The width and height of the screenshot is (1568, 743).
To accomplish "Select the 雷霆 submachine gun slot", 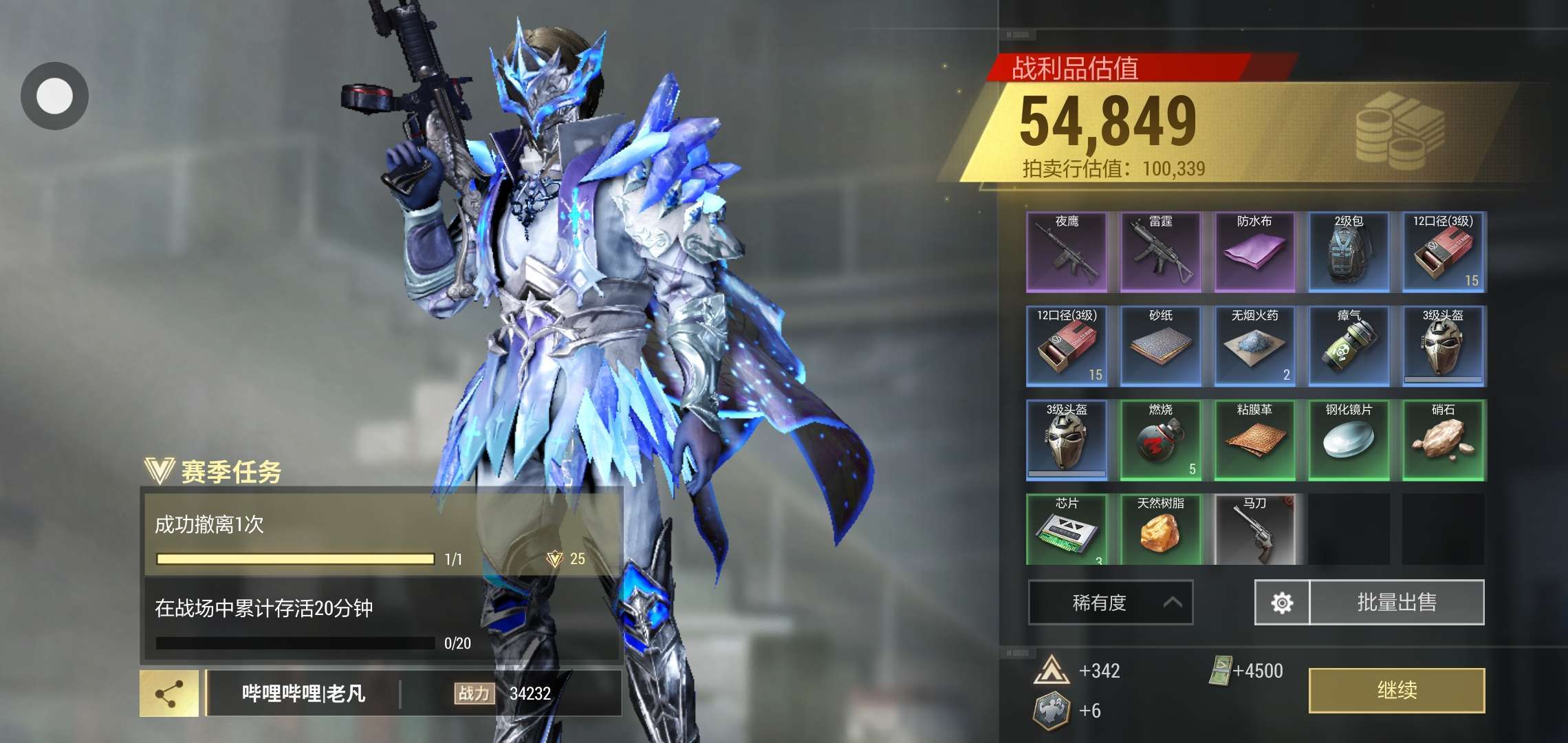I will click(1161, 252).
